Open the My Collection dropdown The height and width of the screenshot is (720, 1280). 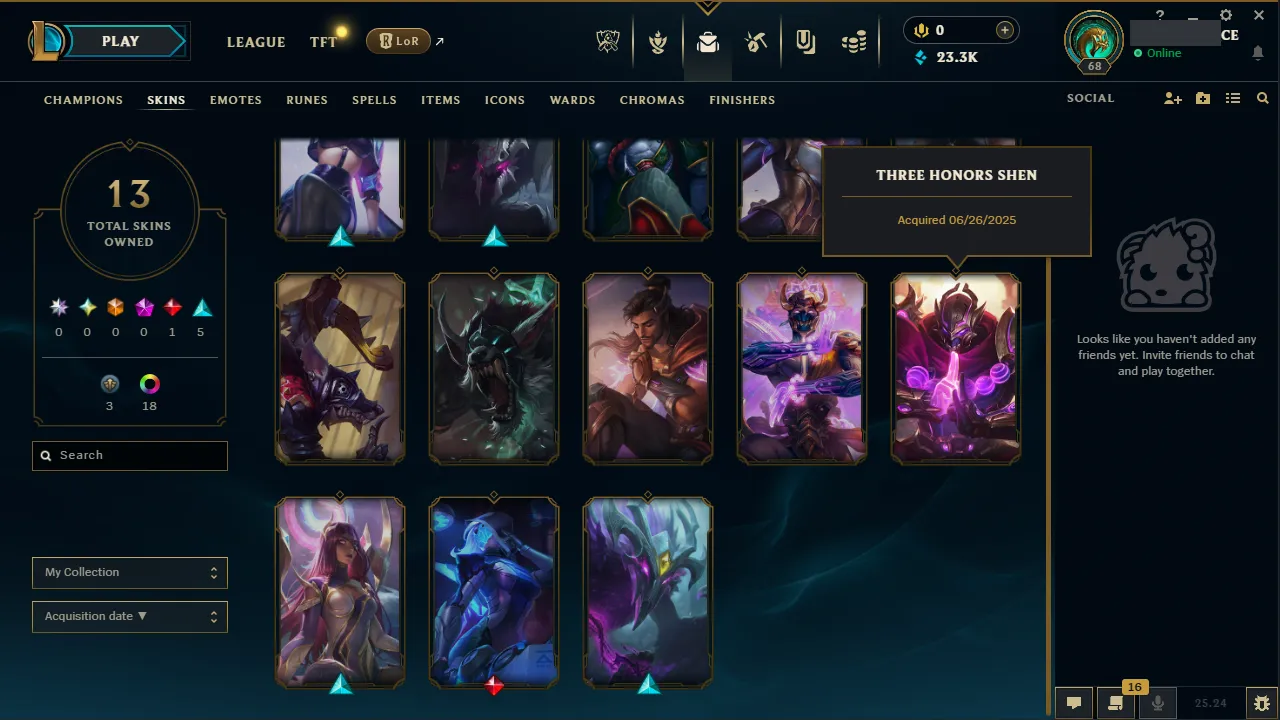click(x=129, y=572)
